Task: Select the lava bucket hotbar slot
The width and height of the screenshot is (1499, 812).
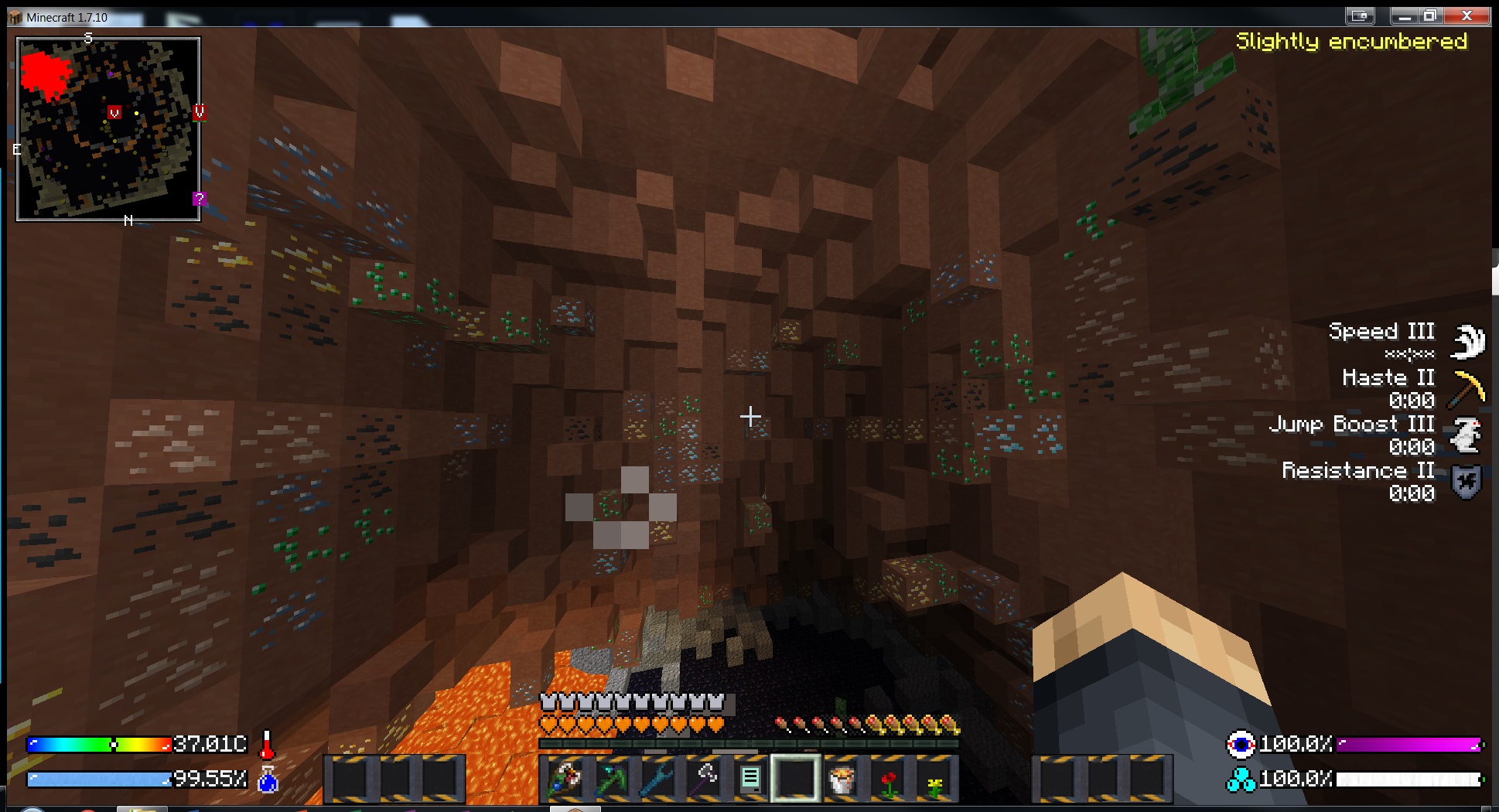Action: coord(842,778)
